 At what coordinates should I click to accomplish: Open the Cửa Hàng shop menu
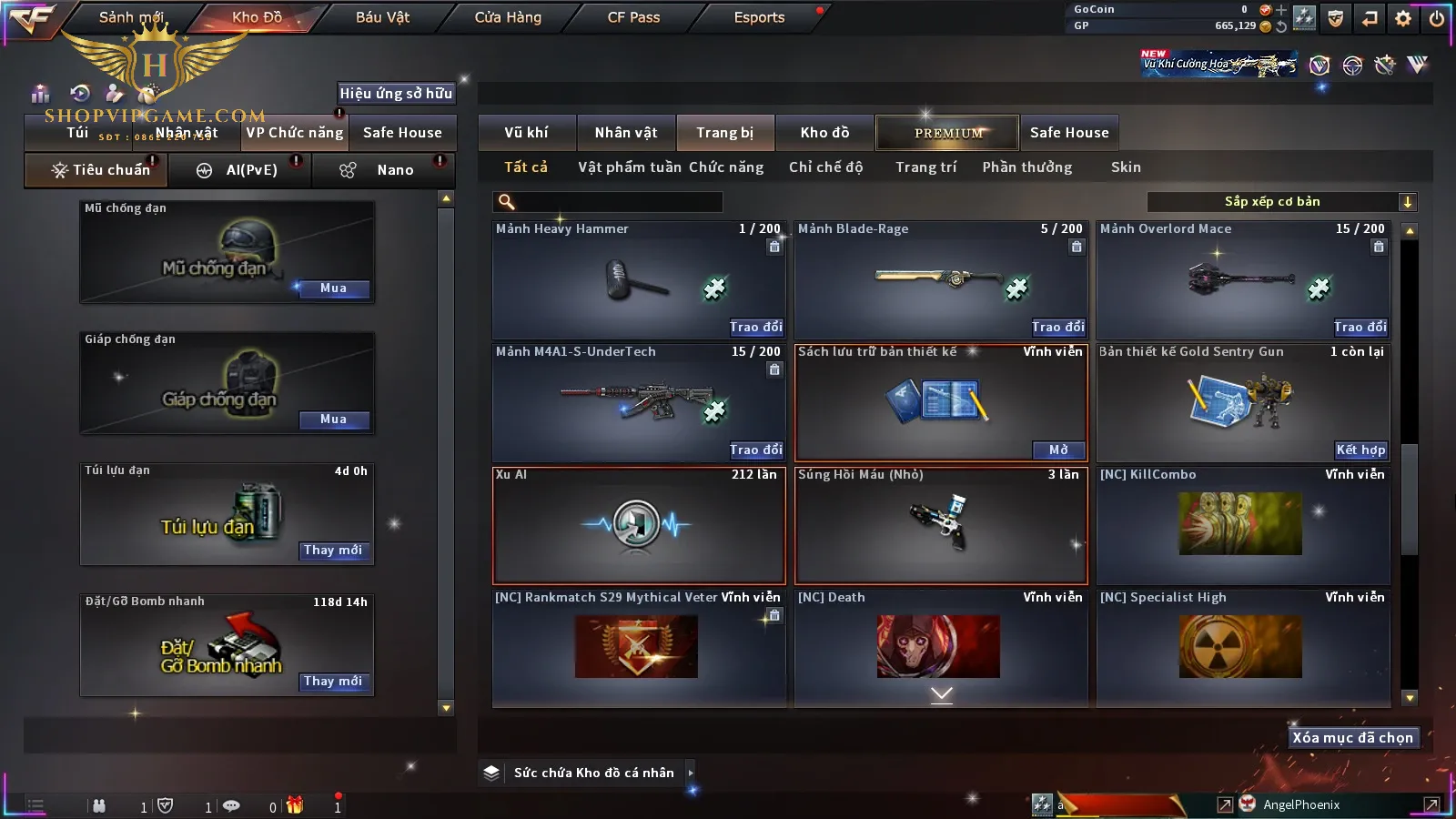(508, 17)
